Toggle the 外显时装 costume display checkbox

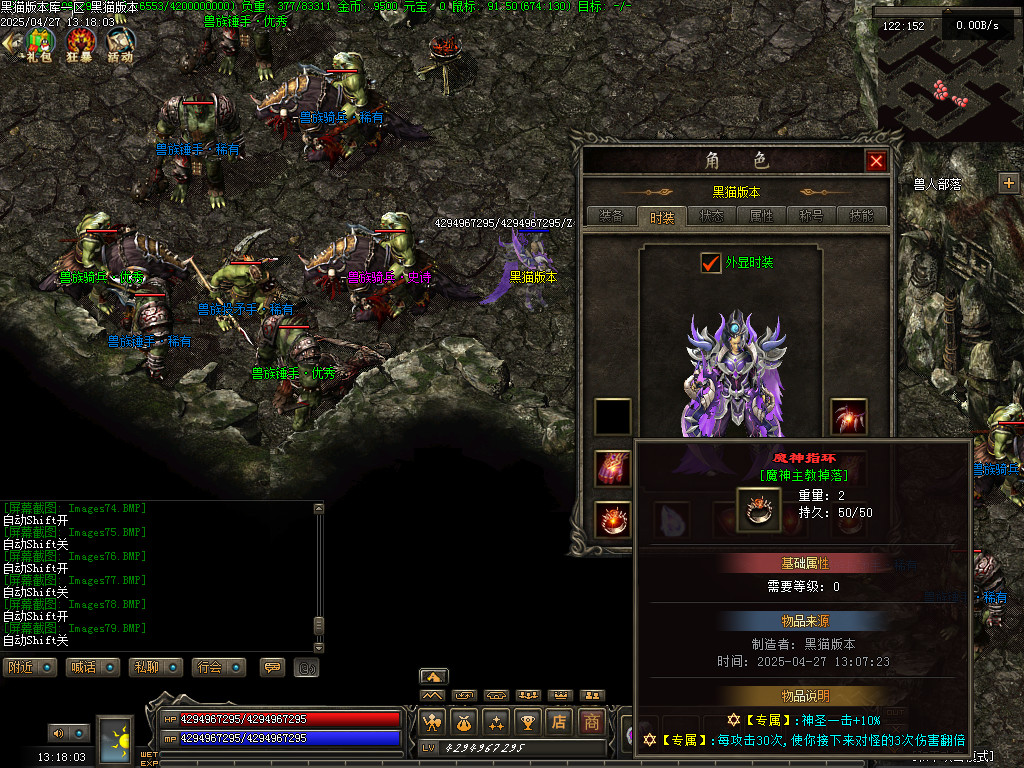(711, 263)
